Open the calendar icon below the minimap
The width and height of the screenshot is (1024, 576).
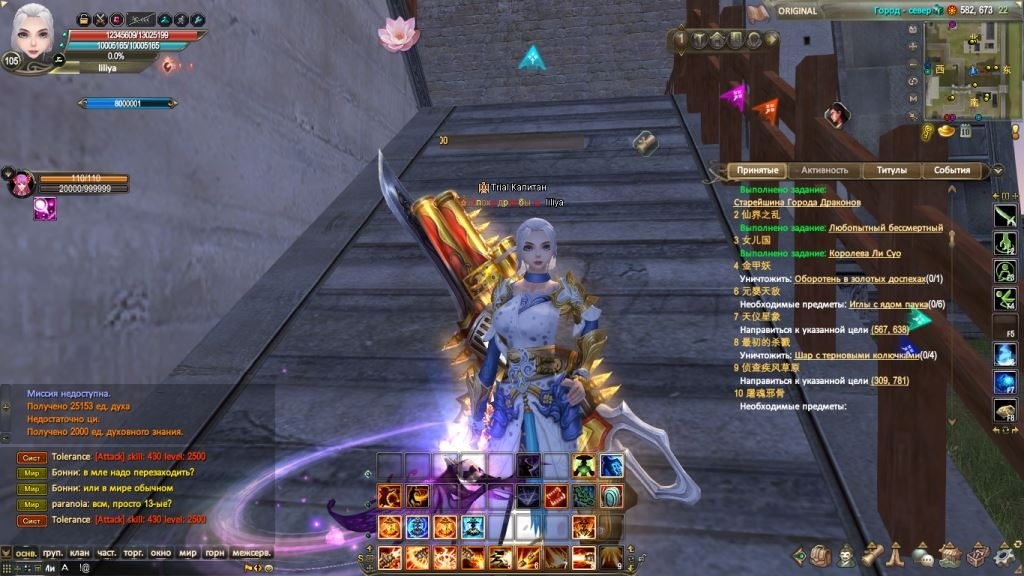click(966, 130)
